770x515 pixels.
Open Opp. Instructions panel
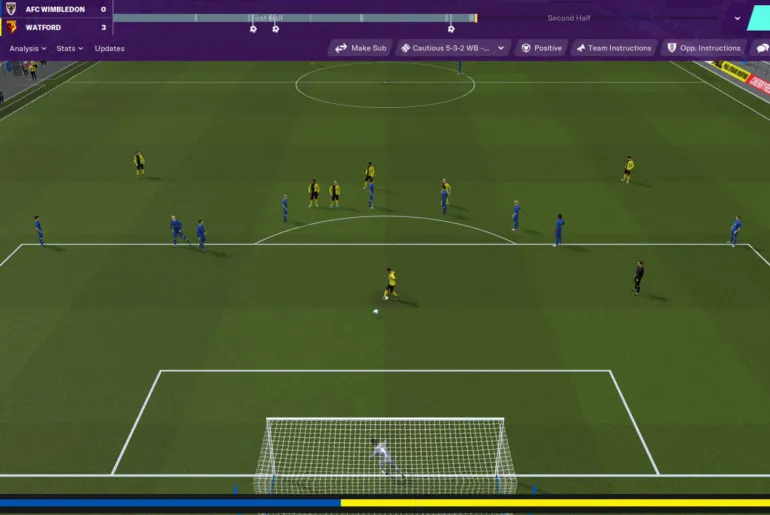pos(703,48)
